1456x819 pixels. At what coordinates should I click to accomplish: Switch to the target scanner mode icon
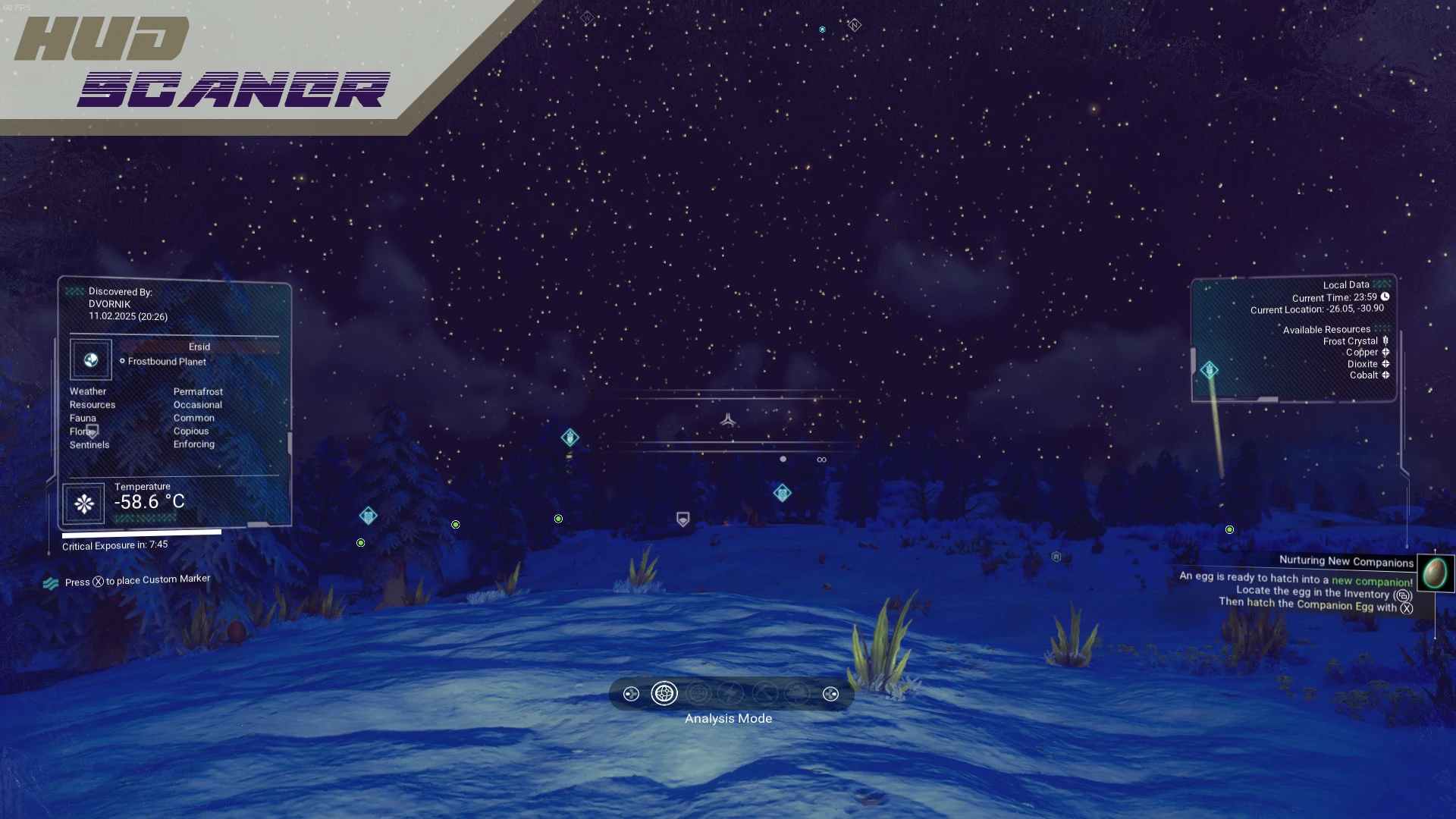coord(698,693)
